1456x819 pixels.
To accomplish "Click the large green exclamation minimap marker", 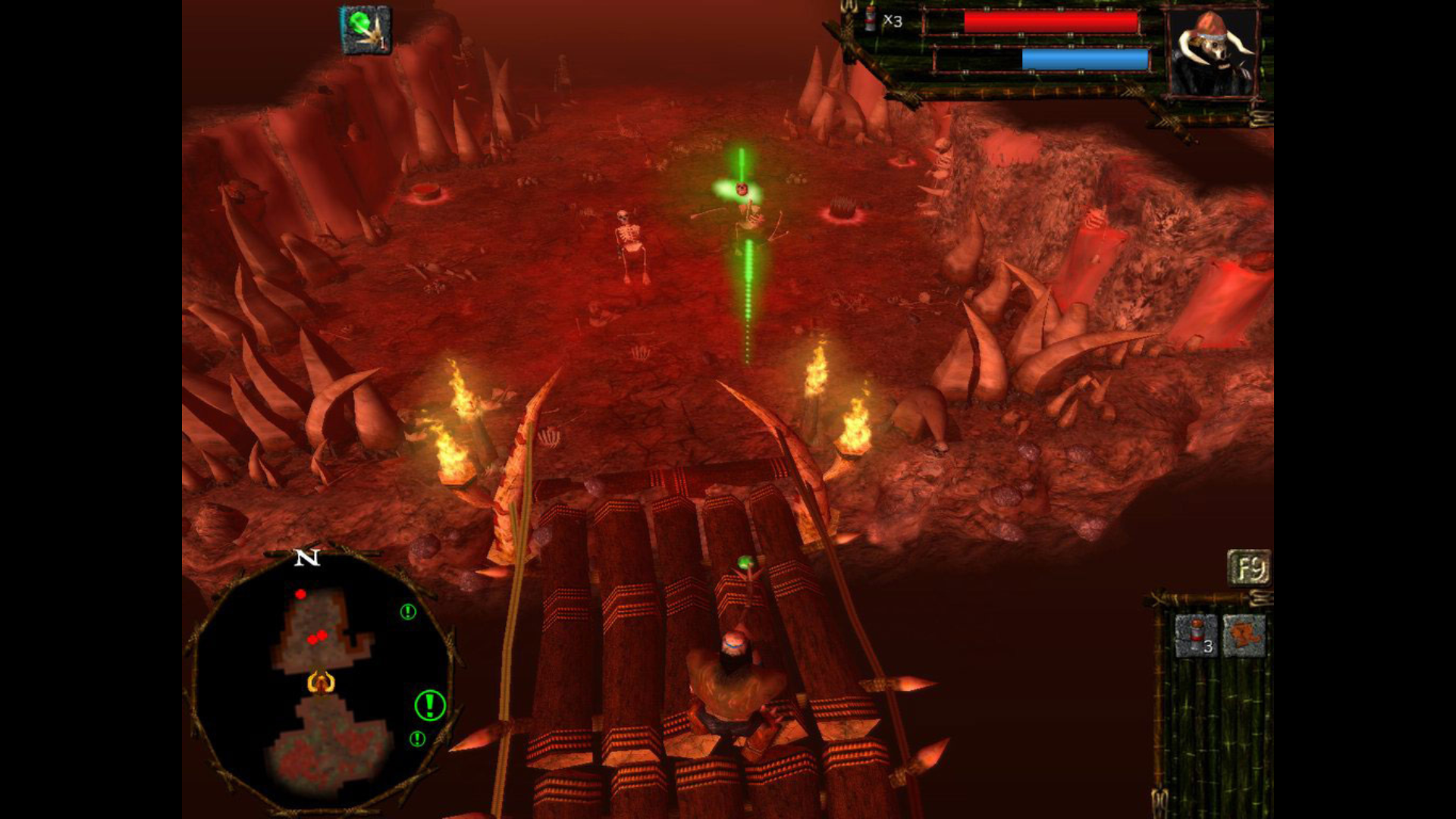I will pyautogui.click(x=430, y=705).
